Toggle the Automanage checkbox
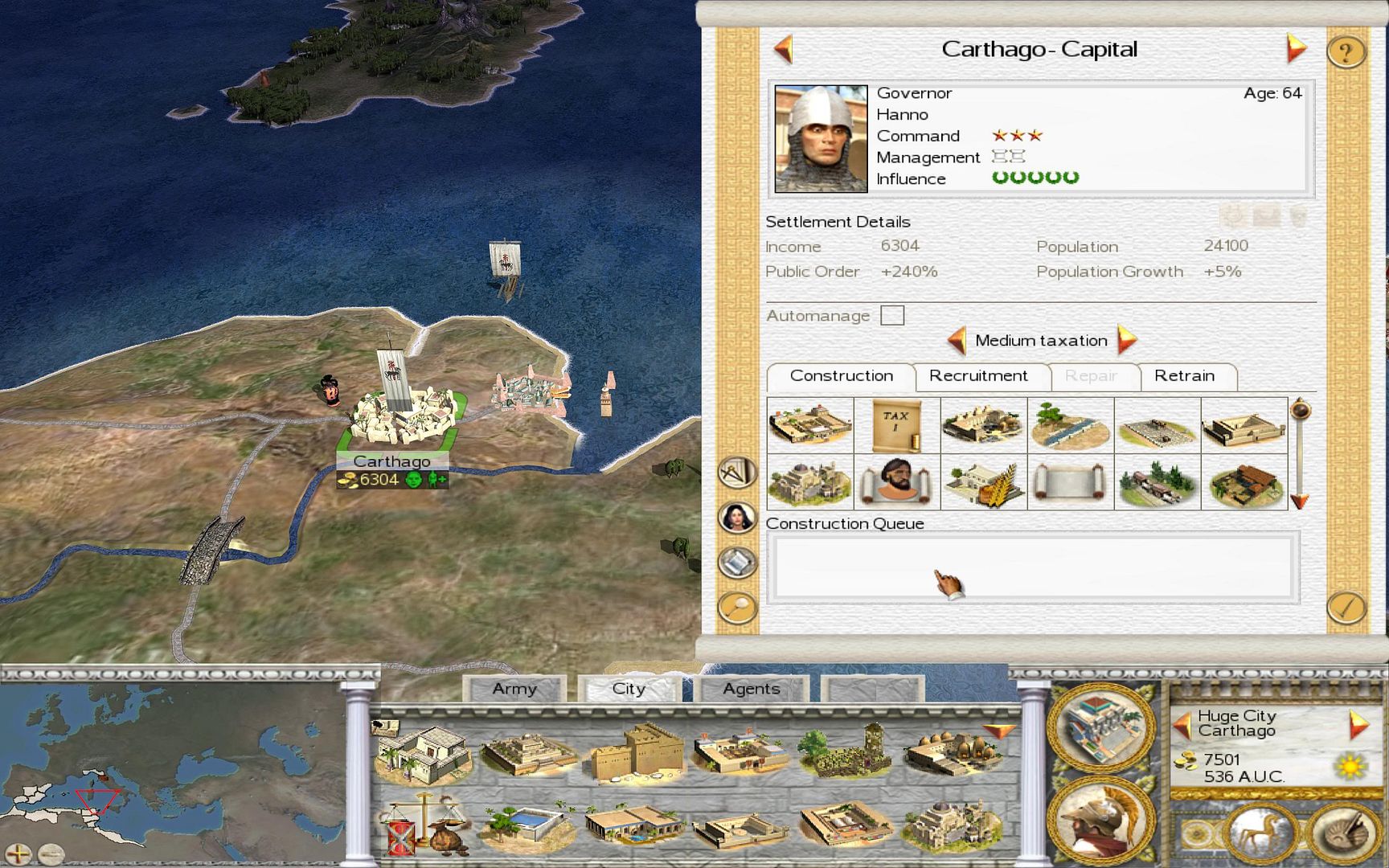 pyautogui.click(x=892, y=315)
